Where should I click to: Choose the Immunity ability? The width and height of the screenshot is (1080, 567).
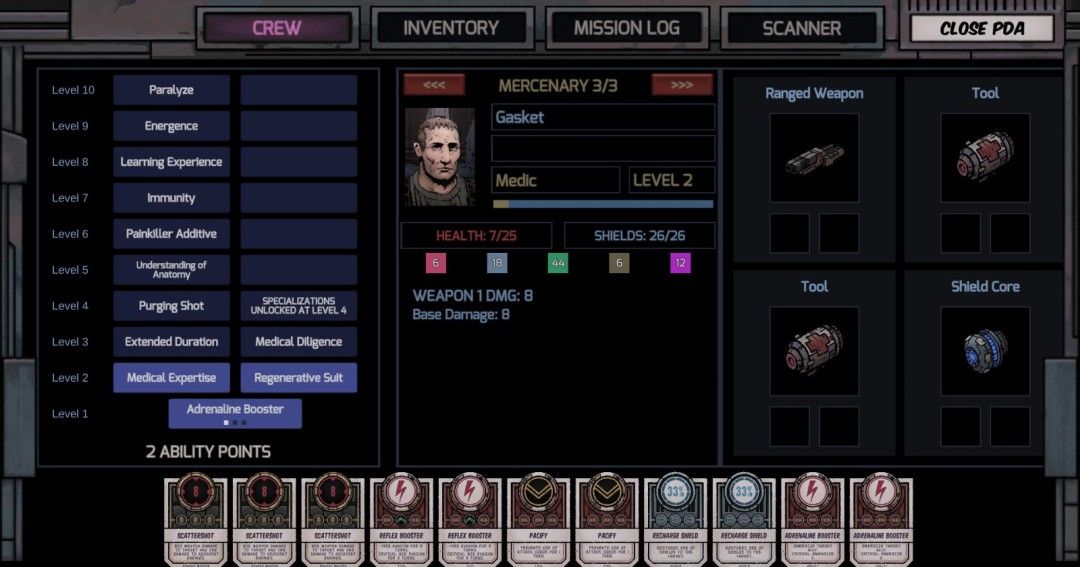[x=171, y=198]
